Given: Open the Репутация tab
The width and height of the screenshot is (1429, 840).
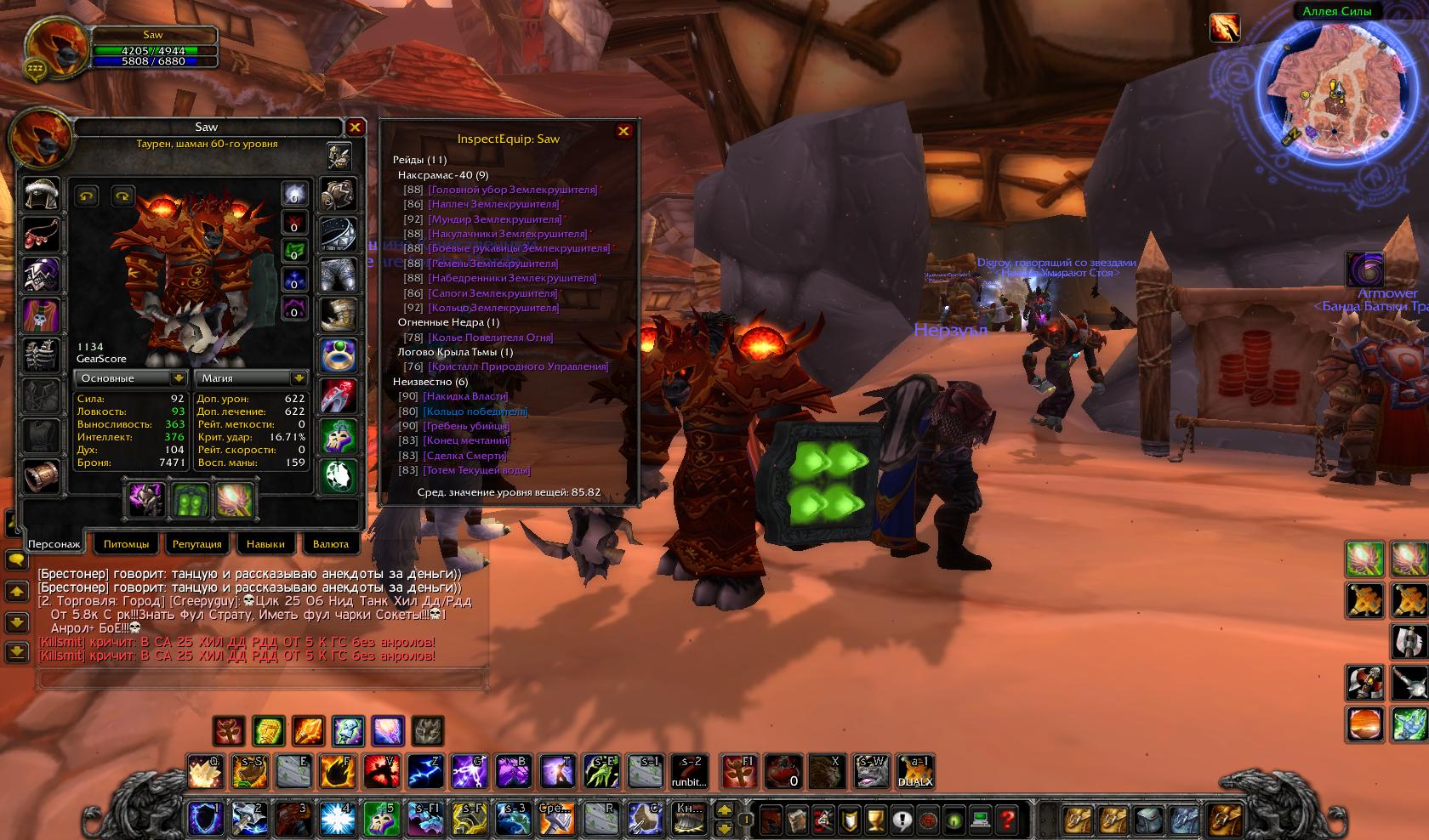Looking at the screenshot, I should [196, 544].
